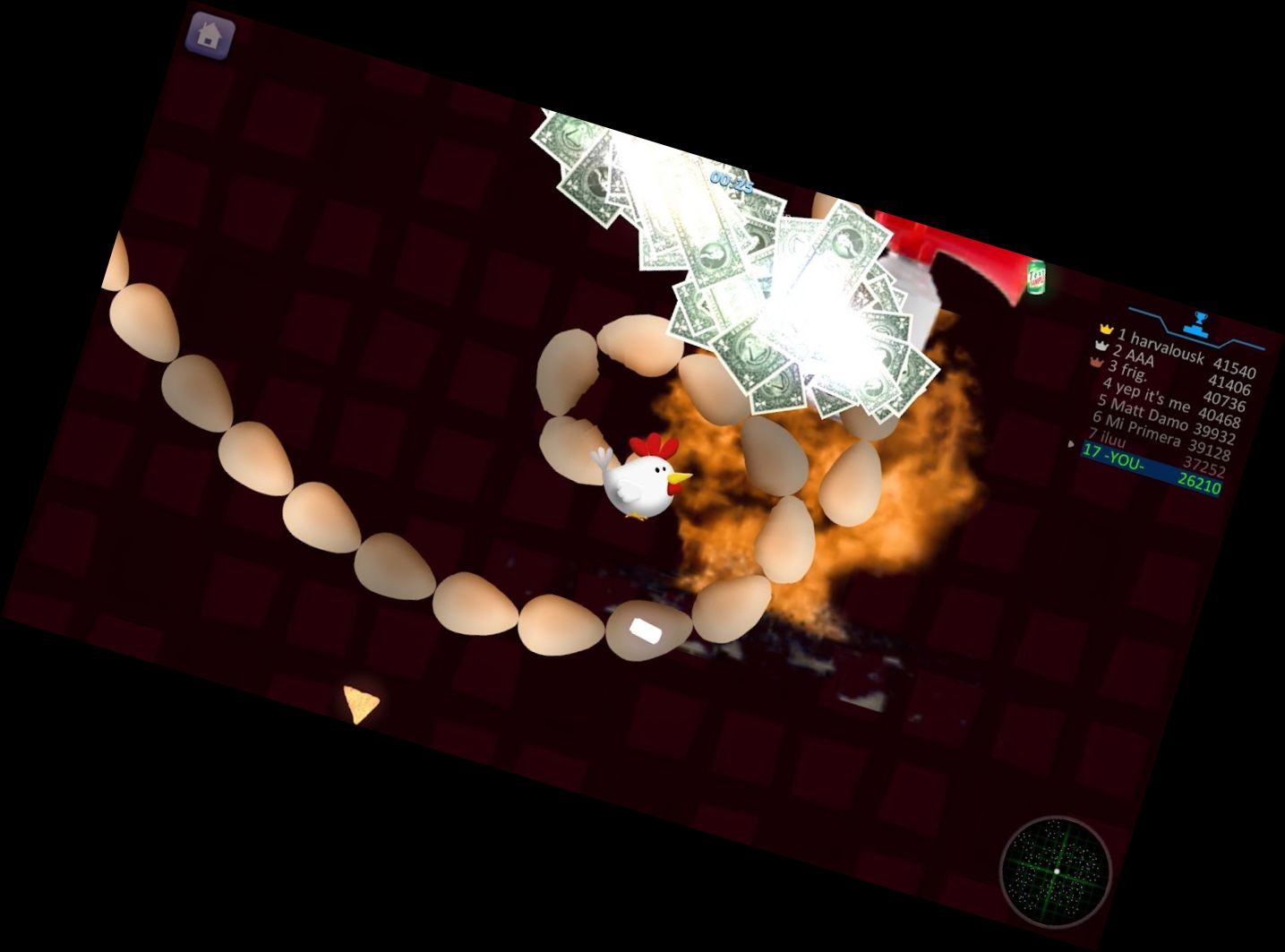The height and width of the screenshot is (952, 1285).
Task: Click iluu's entry in the leaderboard
Action: click(1155, 452)
